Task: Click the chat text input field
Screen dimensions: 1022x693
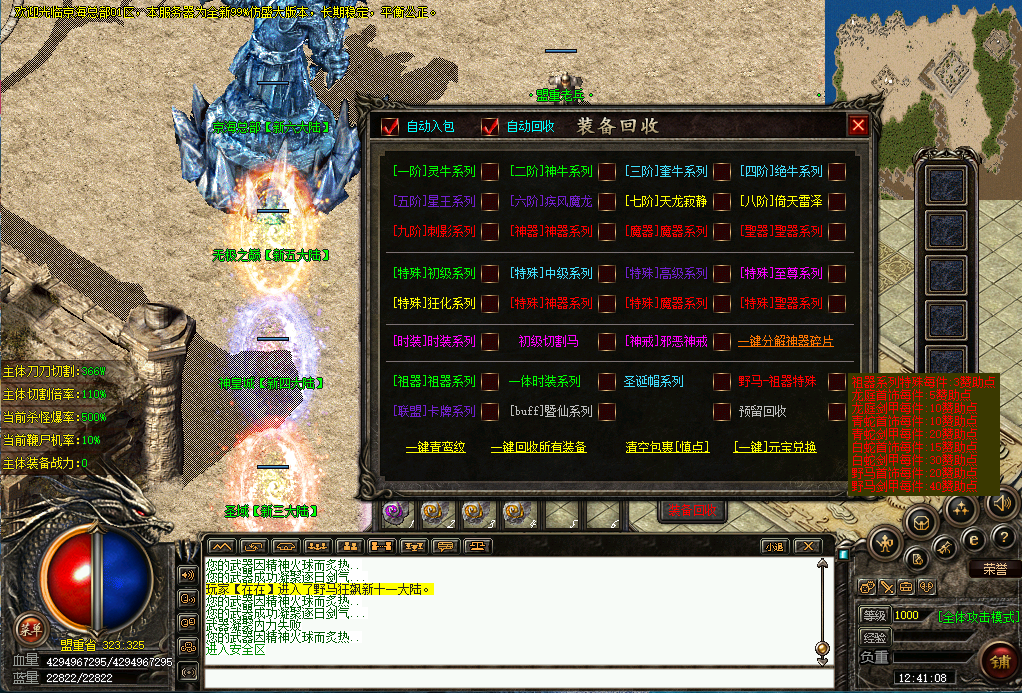Action: [x=510, y=677]
